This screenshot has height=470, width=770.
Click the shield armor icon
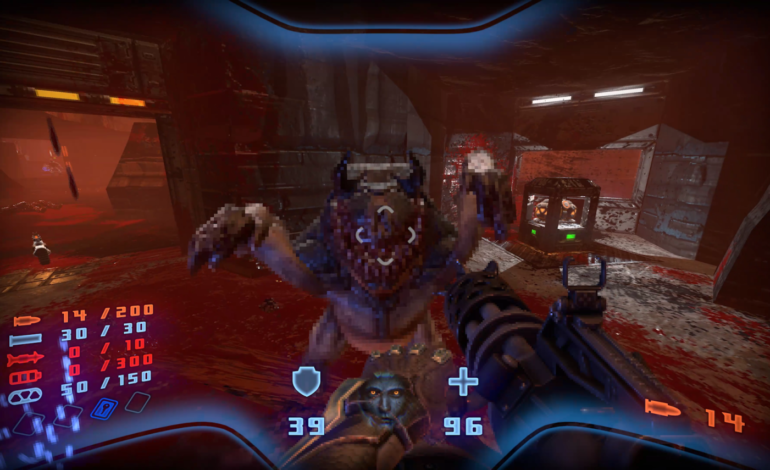point(306,381)
